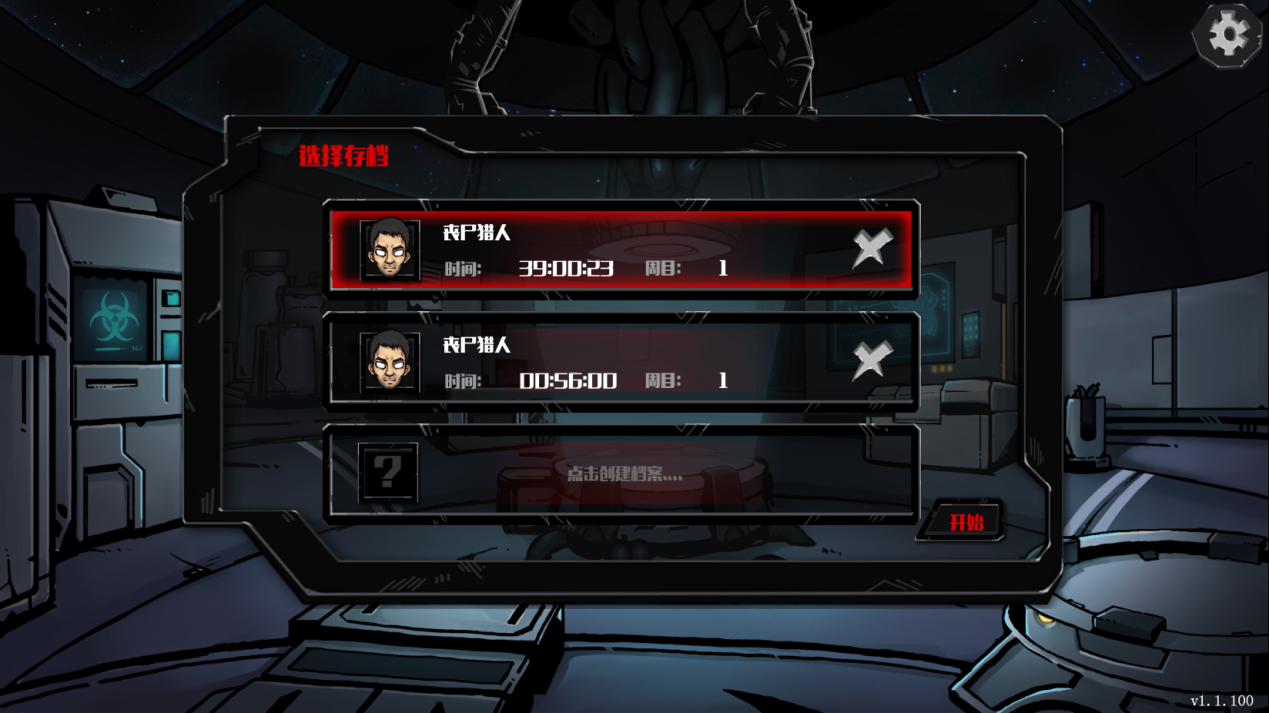1269x713 pixels.
Task: Open the gear settings menu
Action: [1227, 36]
